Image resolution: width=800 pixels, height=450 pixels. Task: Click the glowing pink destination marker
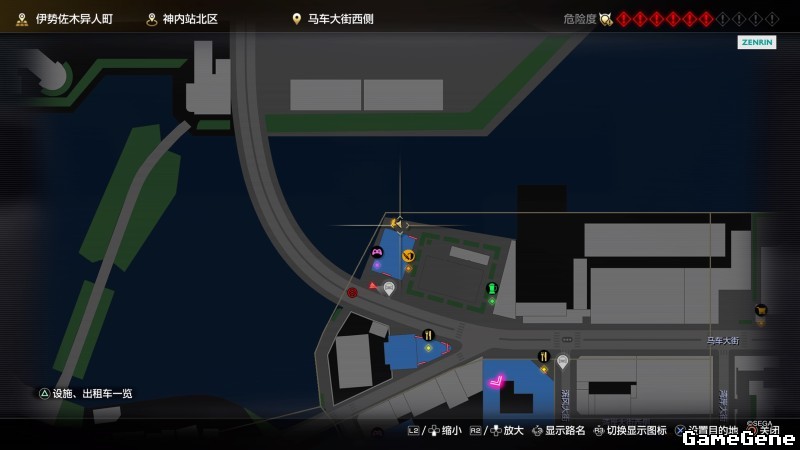point(496,381)
